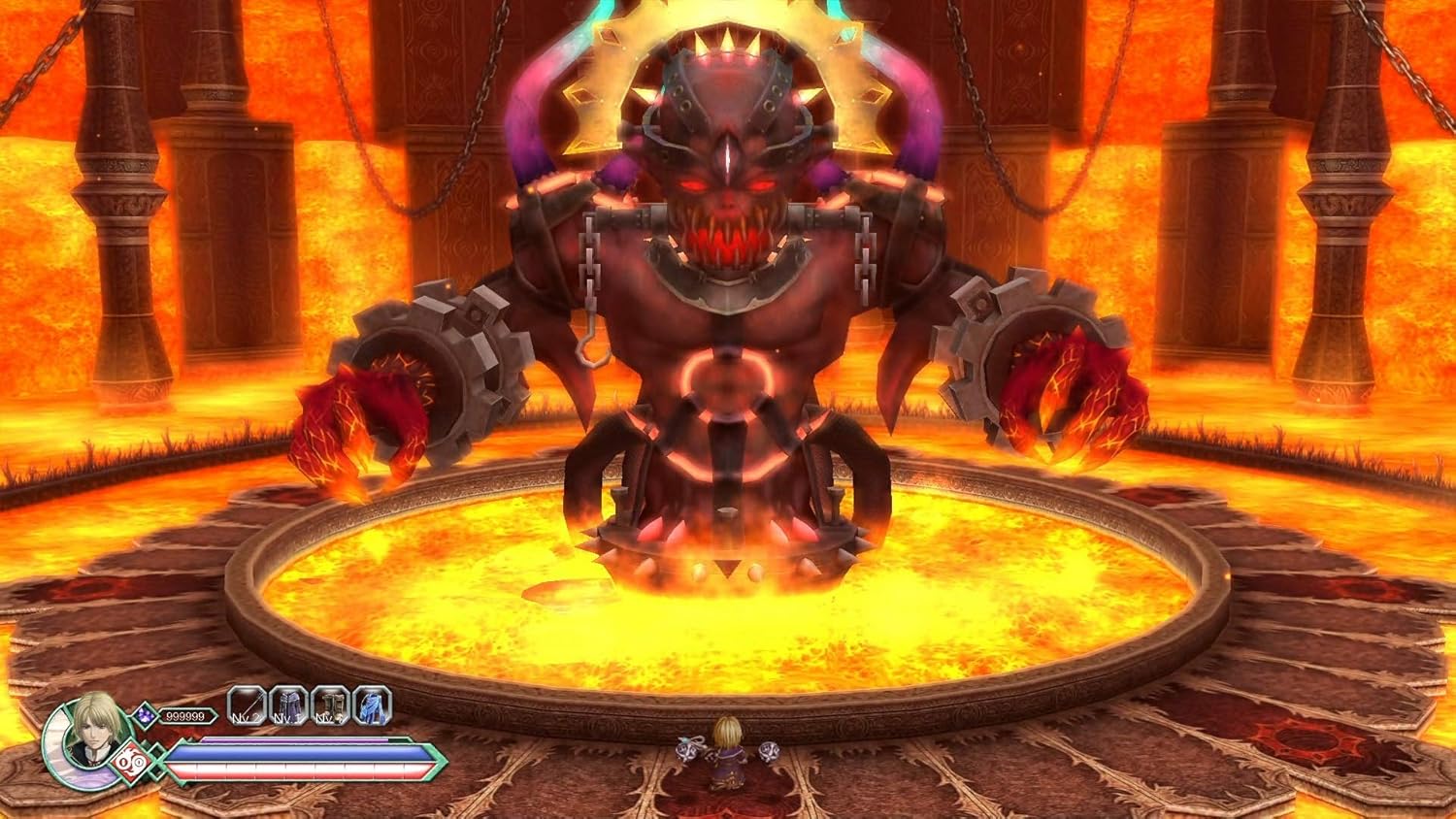
Task: Click the red flame emblem beside the portrait
Action: pos(130,761)
